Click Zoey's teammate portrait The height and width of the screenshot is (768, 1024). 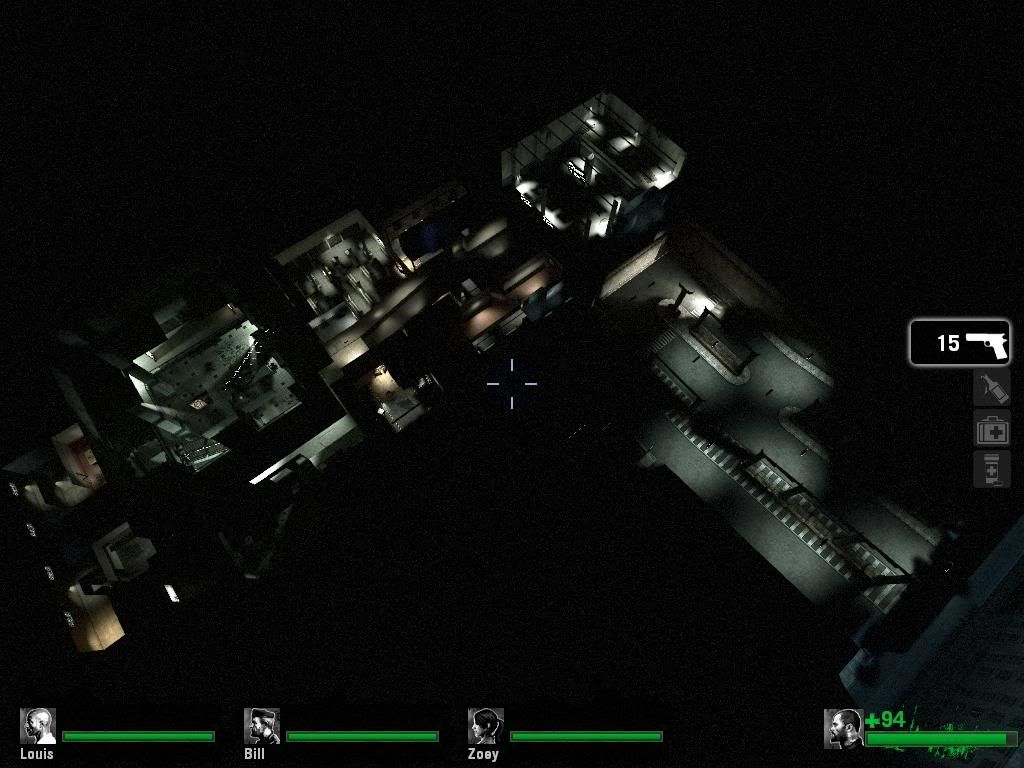[486, 726]
